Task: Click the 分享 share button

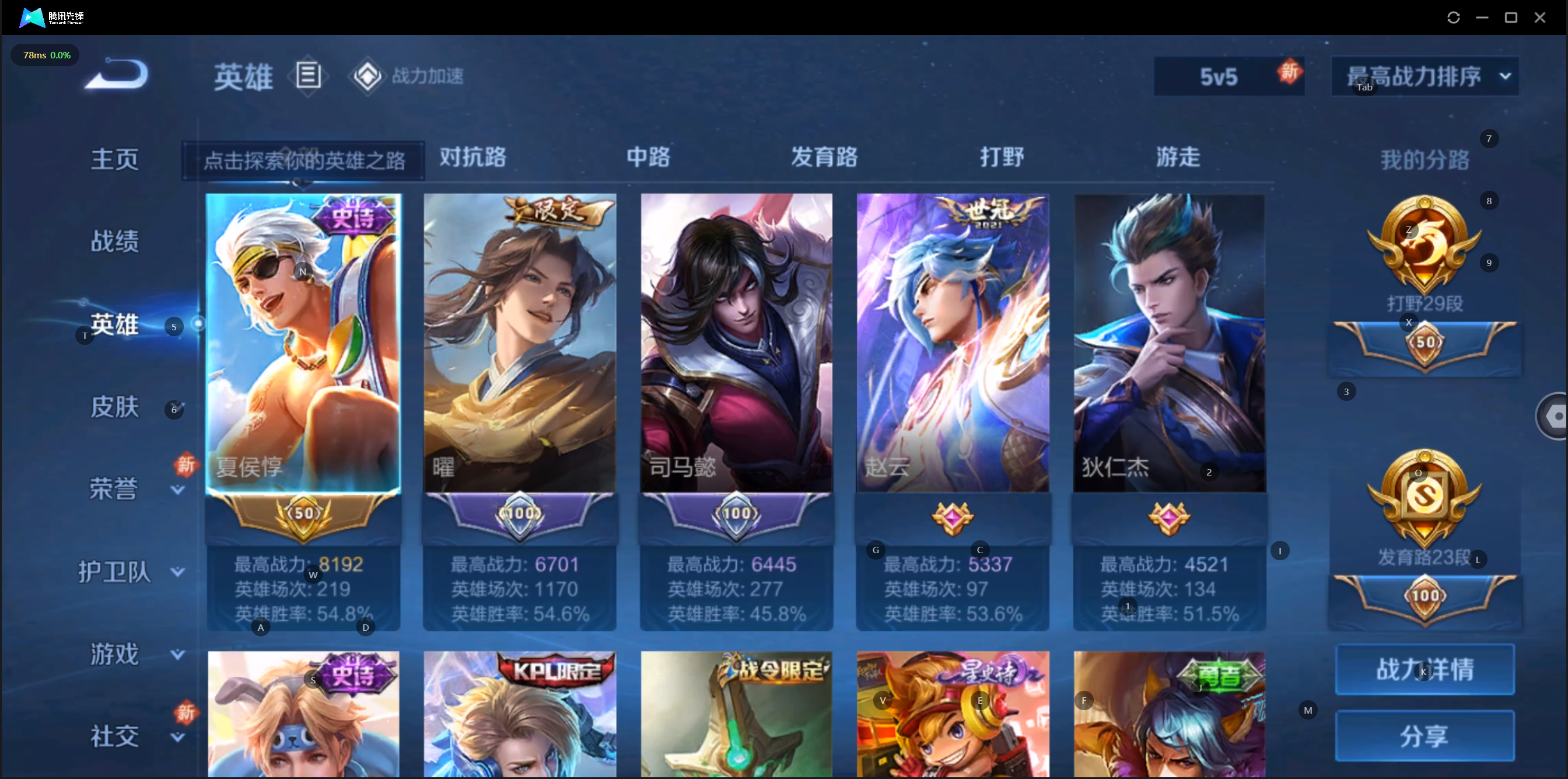Action: (x=1424, y=736)
